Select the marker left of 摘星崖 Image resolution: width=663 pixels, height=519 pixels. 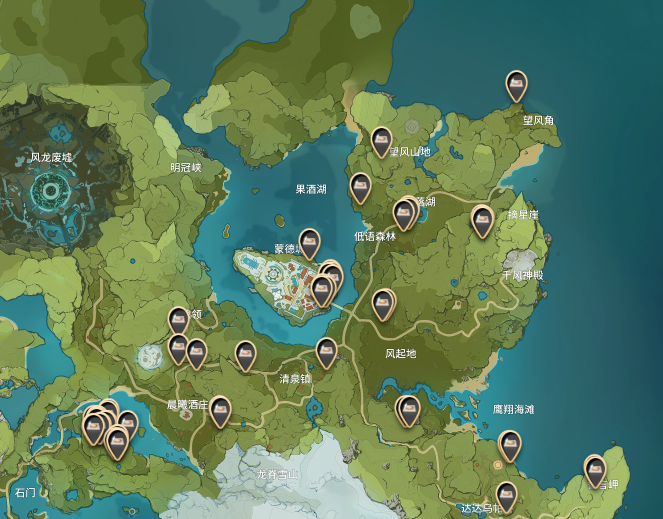click(483, 220)
